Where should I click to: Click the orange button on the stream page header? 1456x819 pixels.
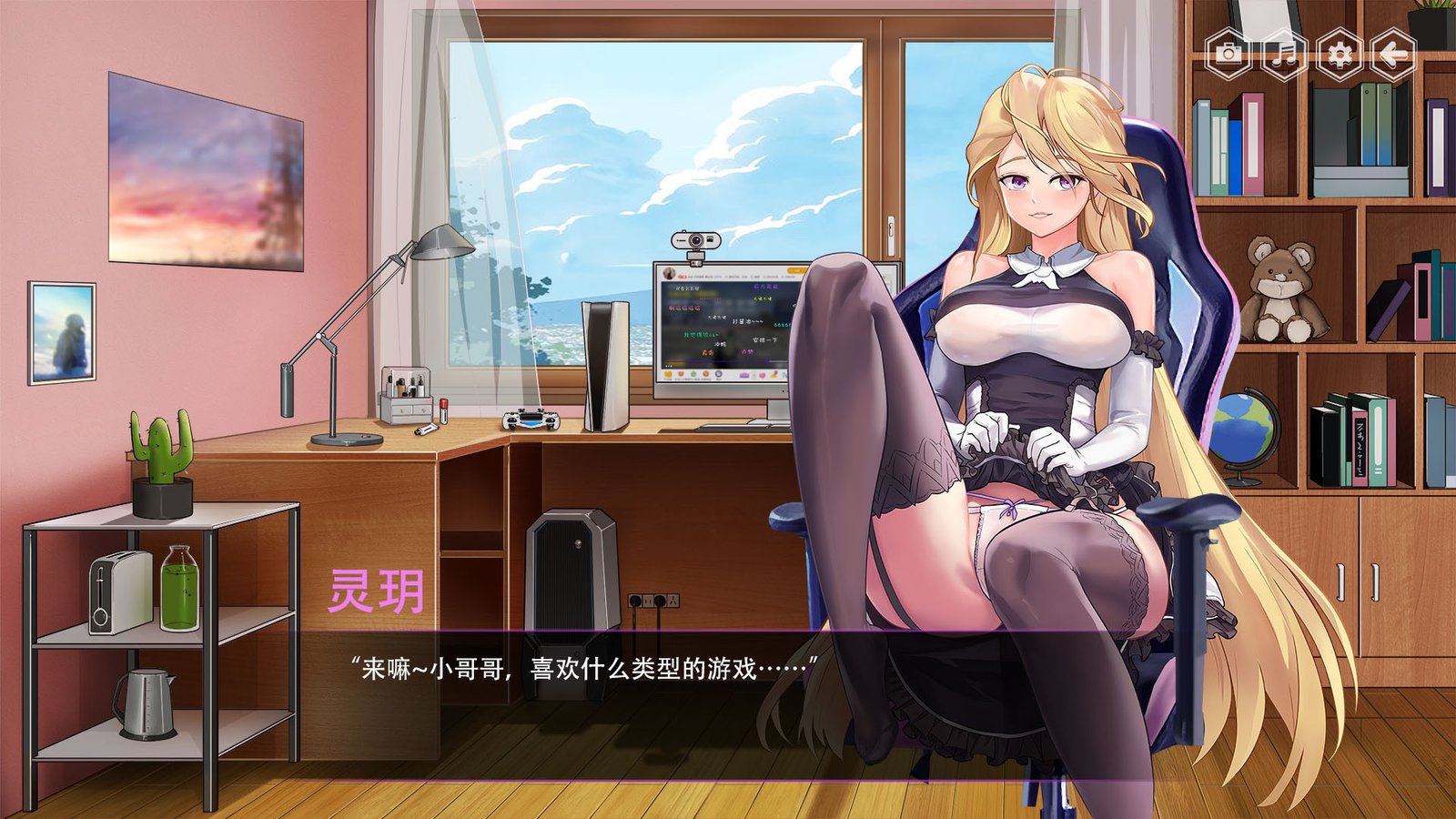[x=794, y=270]
